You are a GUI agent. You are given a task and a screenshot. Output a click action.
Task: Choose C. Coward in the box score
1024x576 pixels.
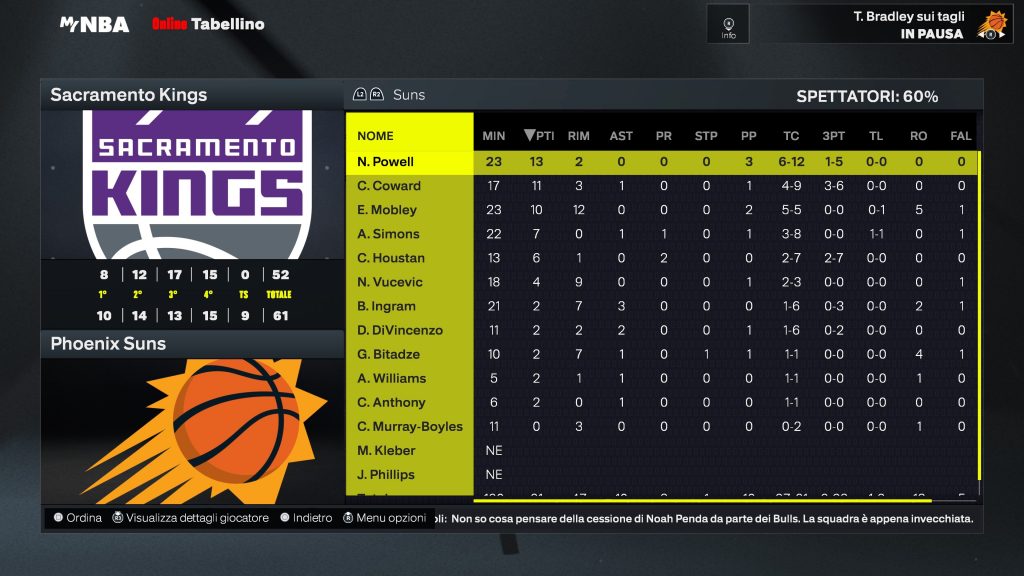[x=389, y=186]
